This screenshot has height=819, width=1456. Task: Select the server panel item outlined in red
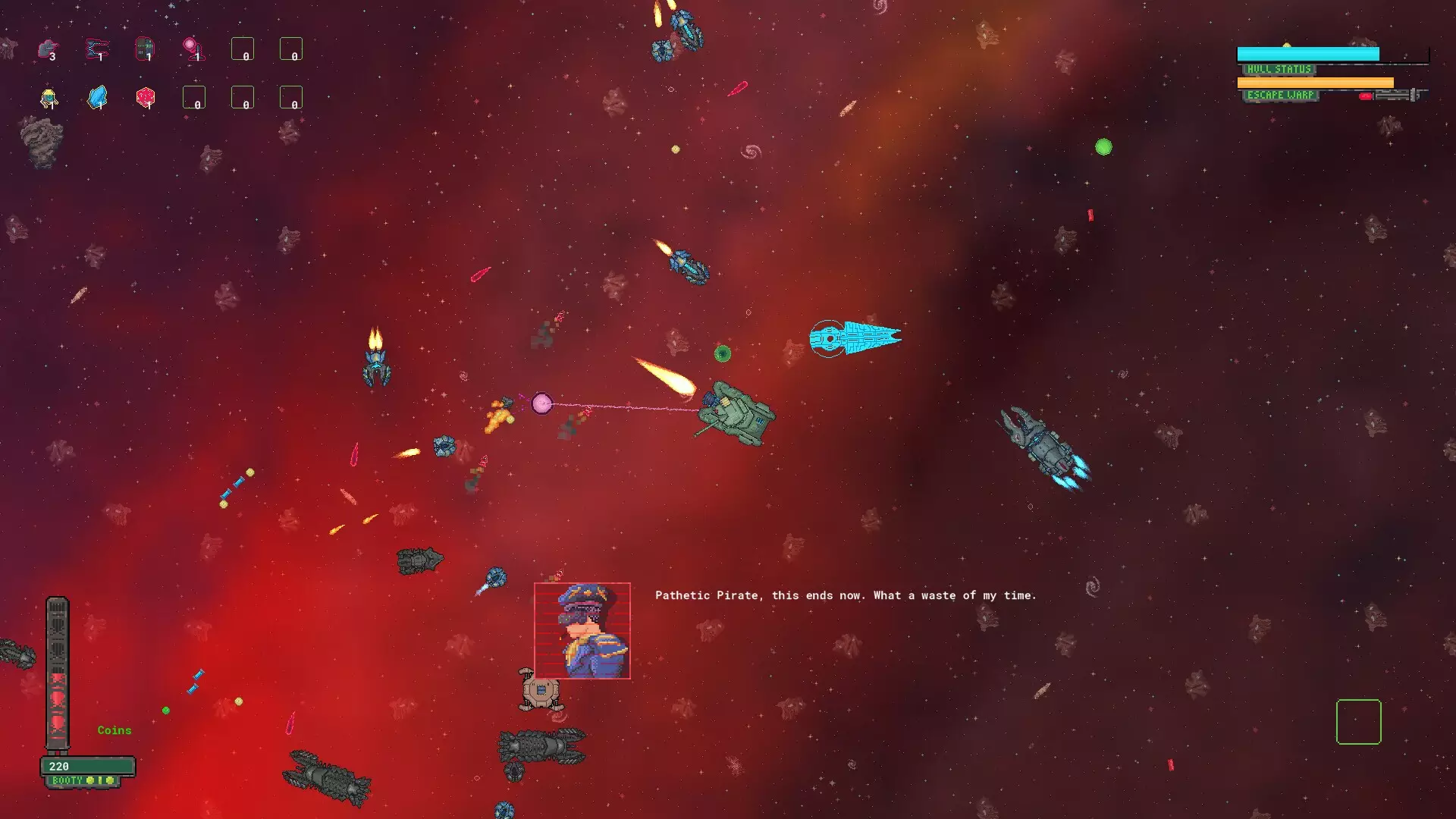[145, 48]
